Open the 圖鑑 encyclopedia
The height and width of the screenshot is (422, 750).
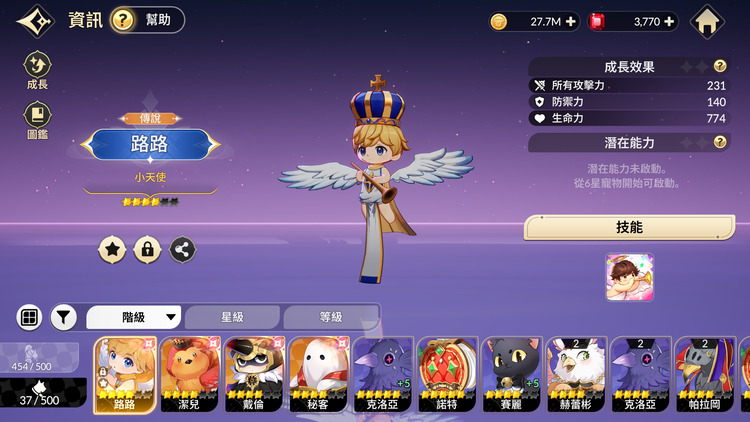(37, 121)
